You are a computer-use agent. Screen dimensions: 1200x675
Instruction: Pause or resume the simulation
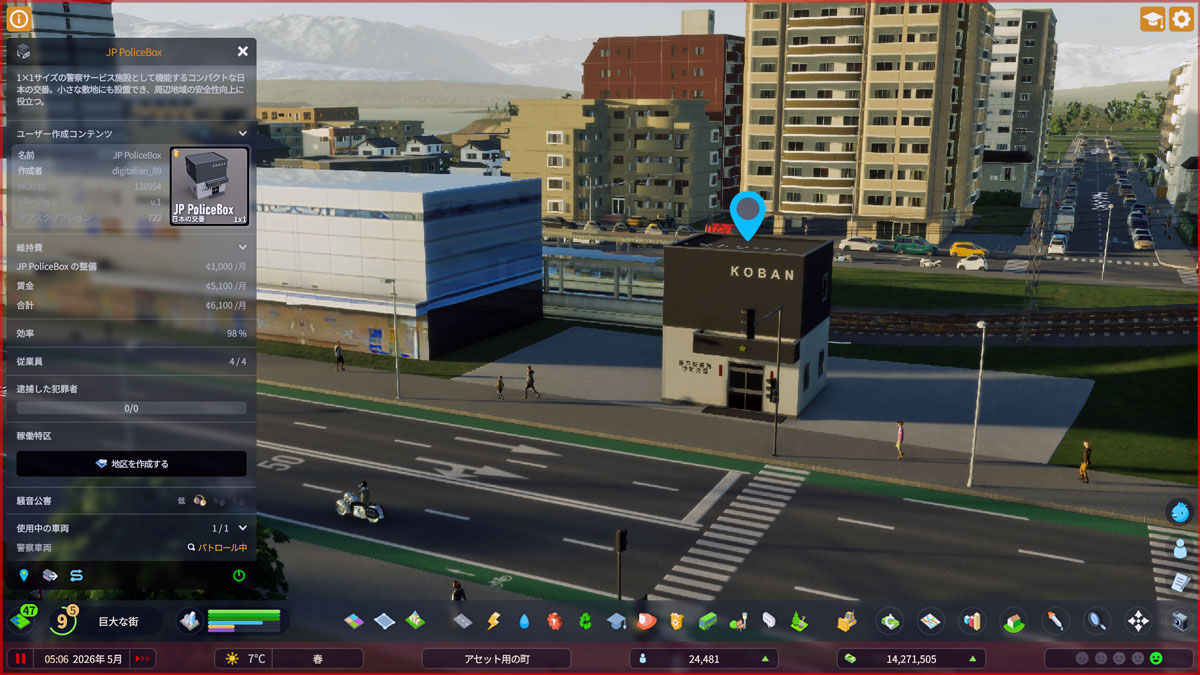19,659
